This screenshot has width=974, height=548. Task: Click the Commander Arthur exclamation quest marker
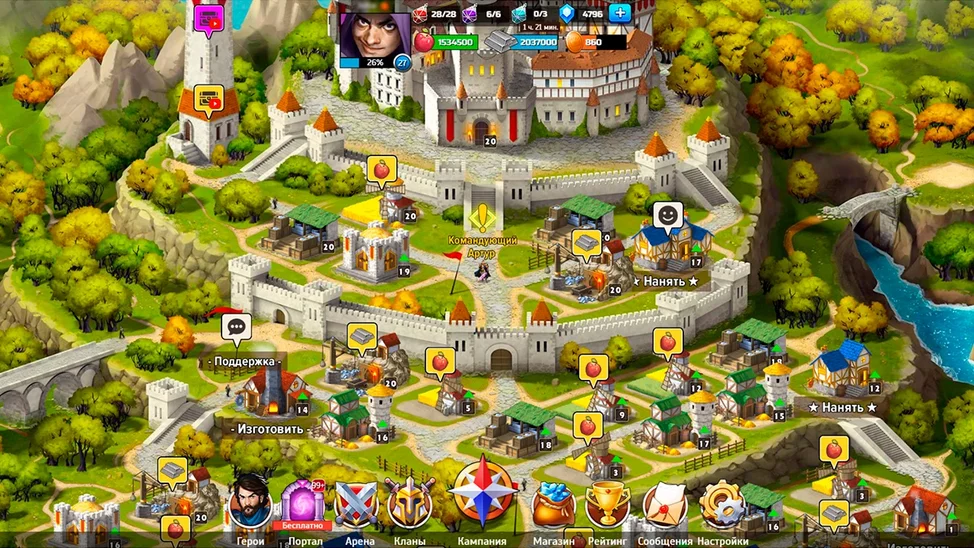[x=485, y=218]
